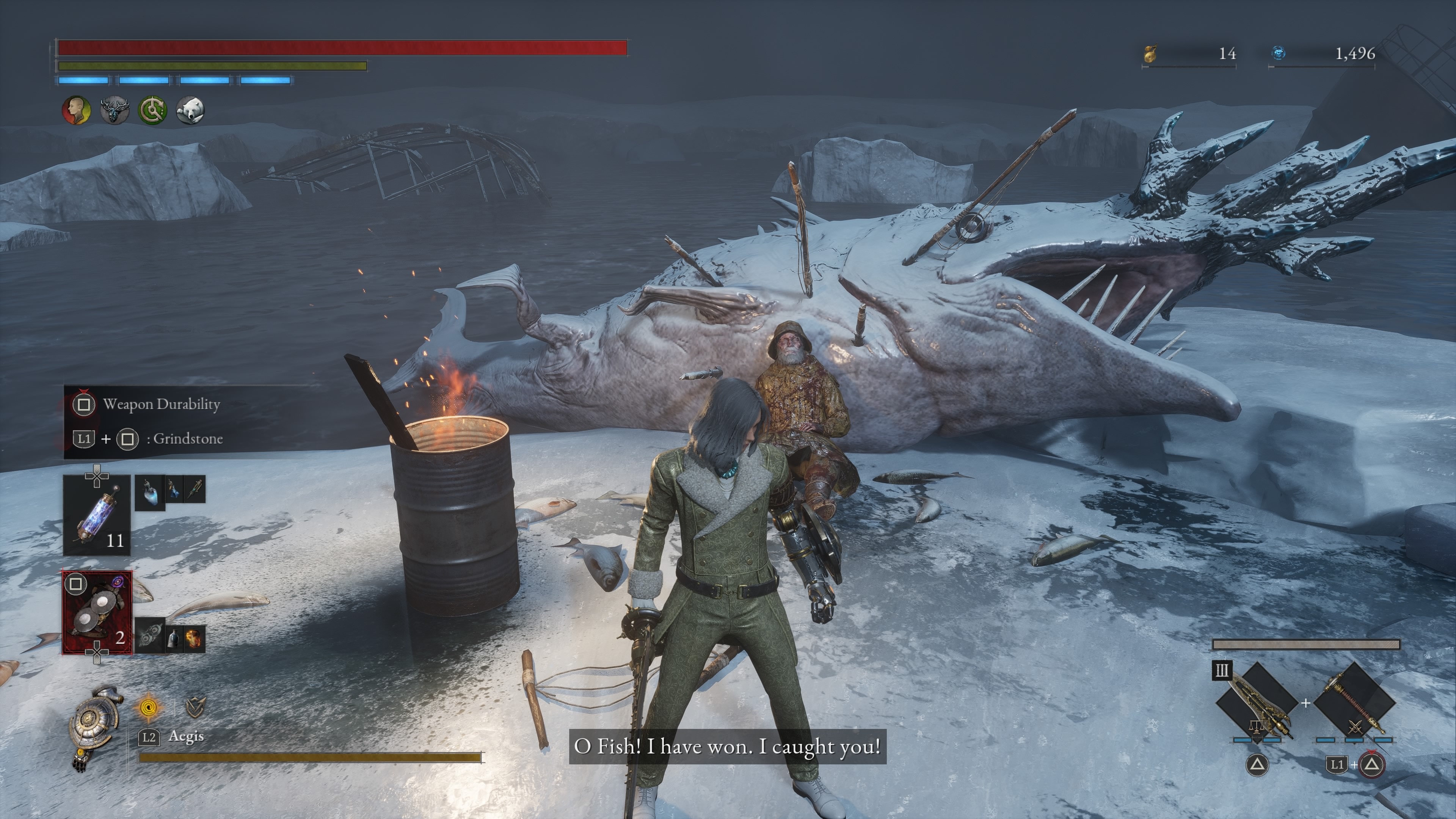Select the Pulse Cell item slot
The image size is (1456, 819).
tap(97, 515)
